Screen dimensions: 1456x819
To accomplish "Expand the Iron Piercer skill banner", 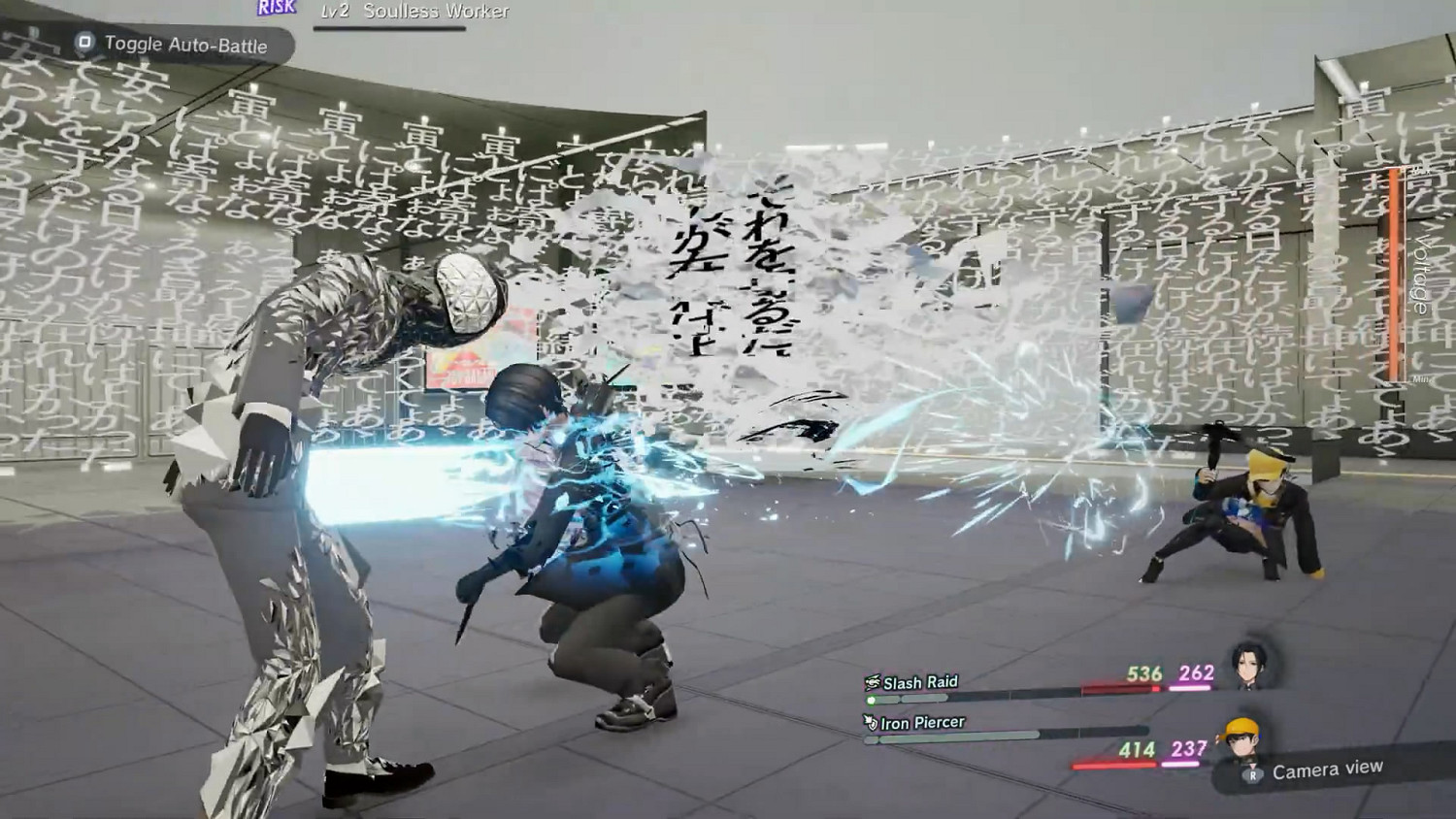I will pyautogui.click(x=923, y=722).
